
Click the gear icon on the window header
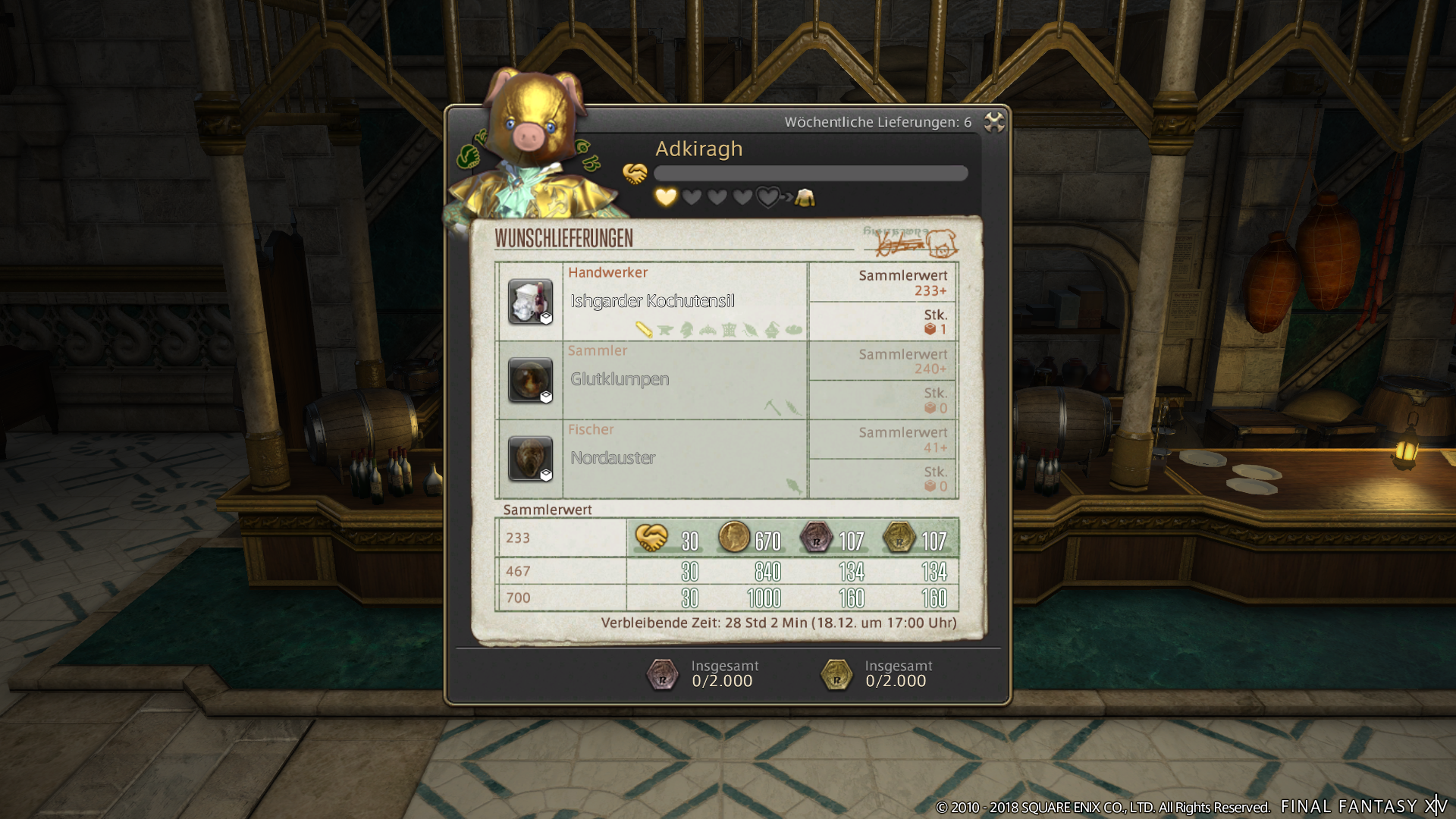pos(993,123)
